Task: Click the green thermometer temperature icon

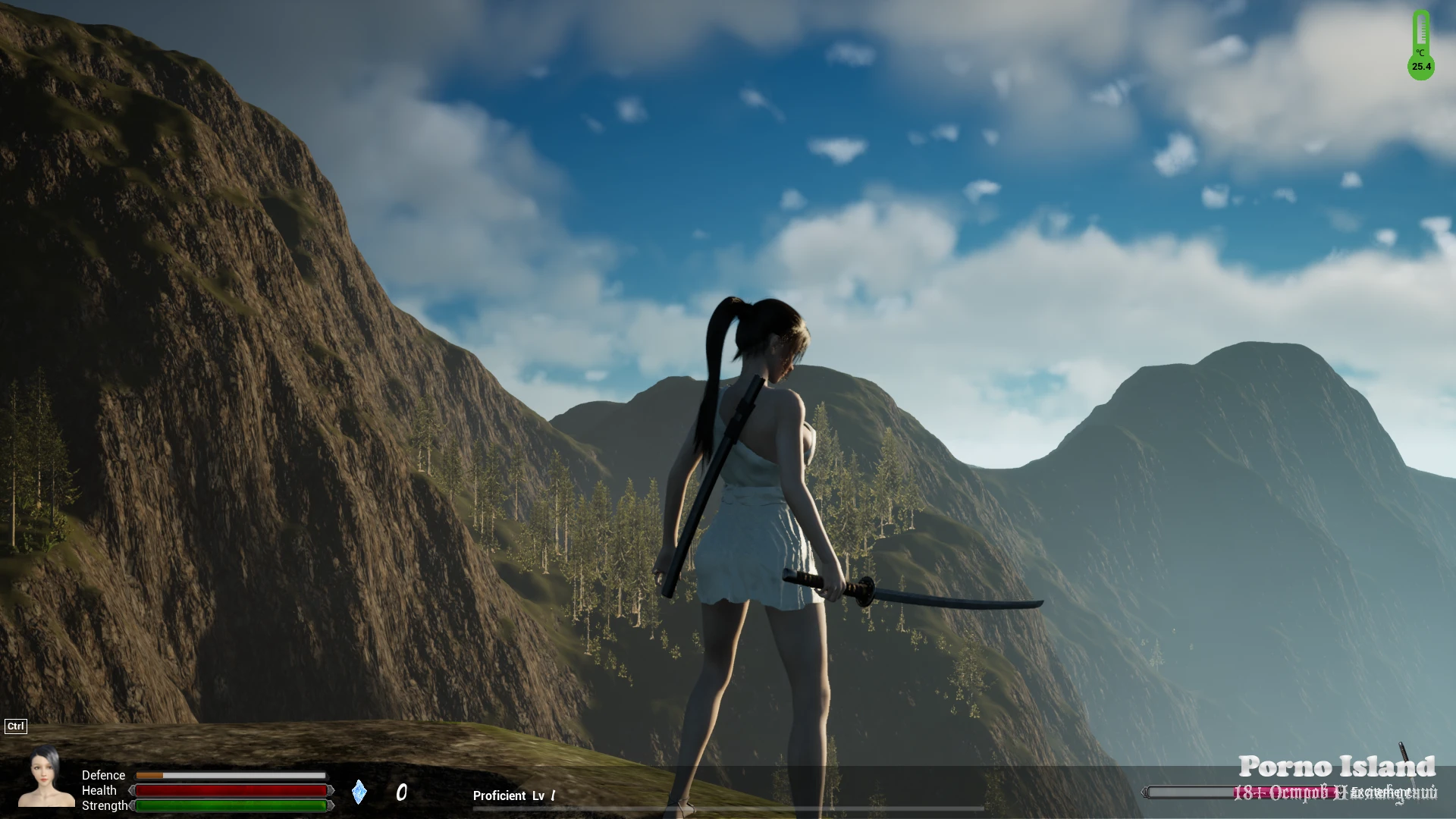Action: [1421, 45]
